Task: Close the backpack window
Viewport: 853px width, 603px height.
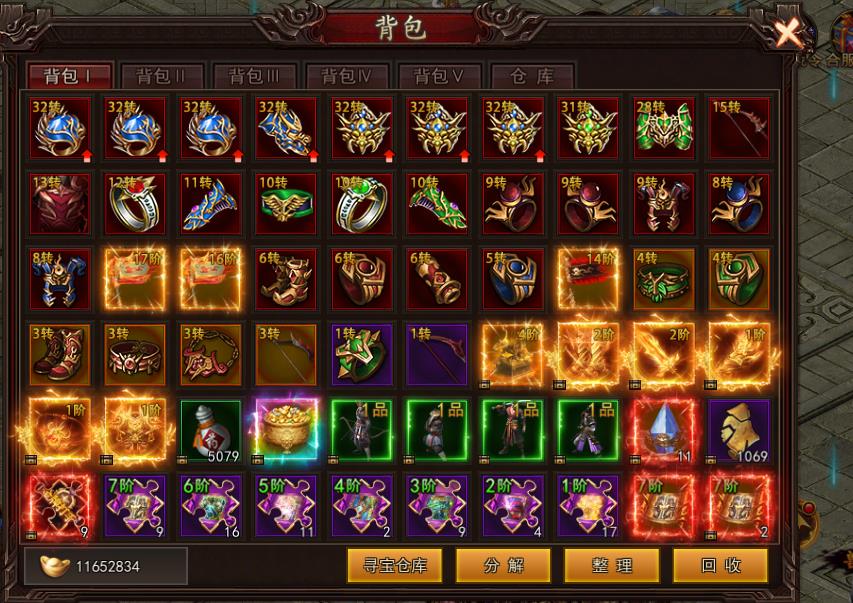Action: point(790,33)
